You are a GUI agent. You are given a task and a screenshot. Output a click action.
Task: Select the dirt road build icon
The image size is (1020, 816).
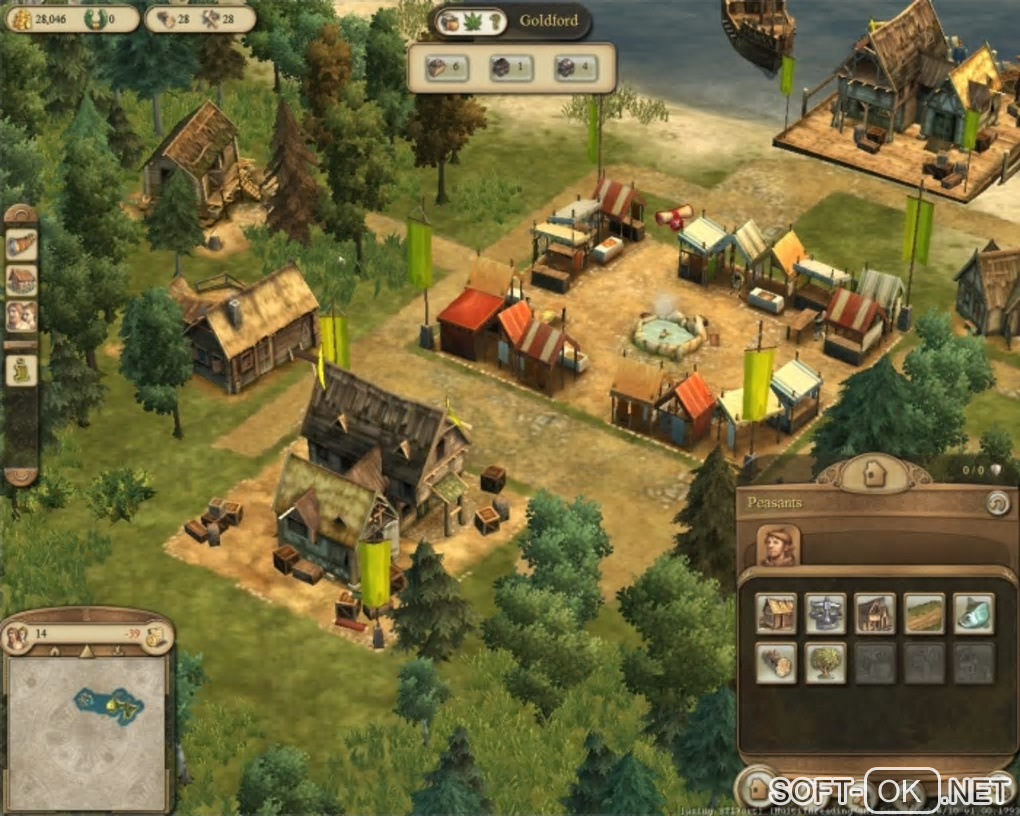[924, 614]
